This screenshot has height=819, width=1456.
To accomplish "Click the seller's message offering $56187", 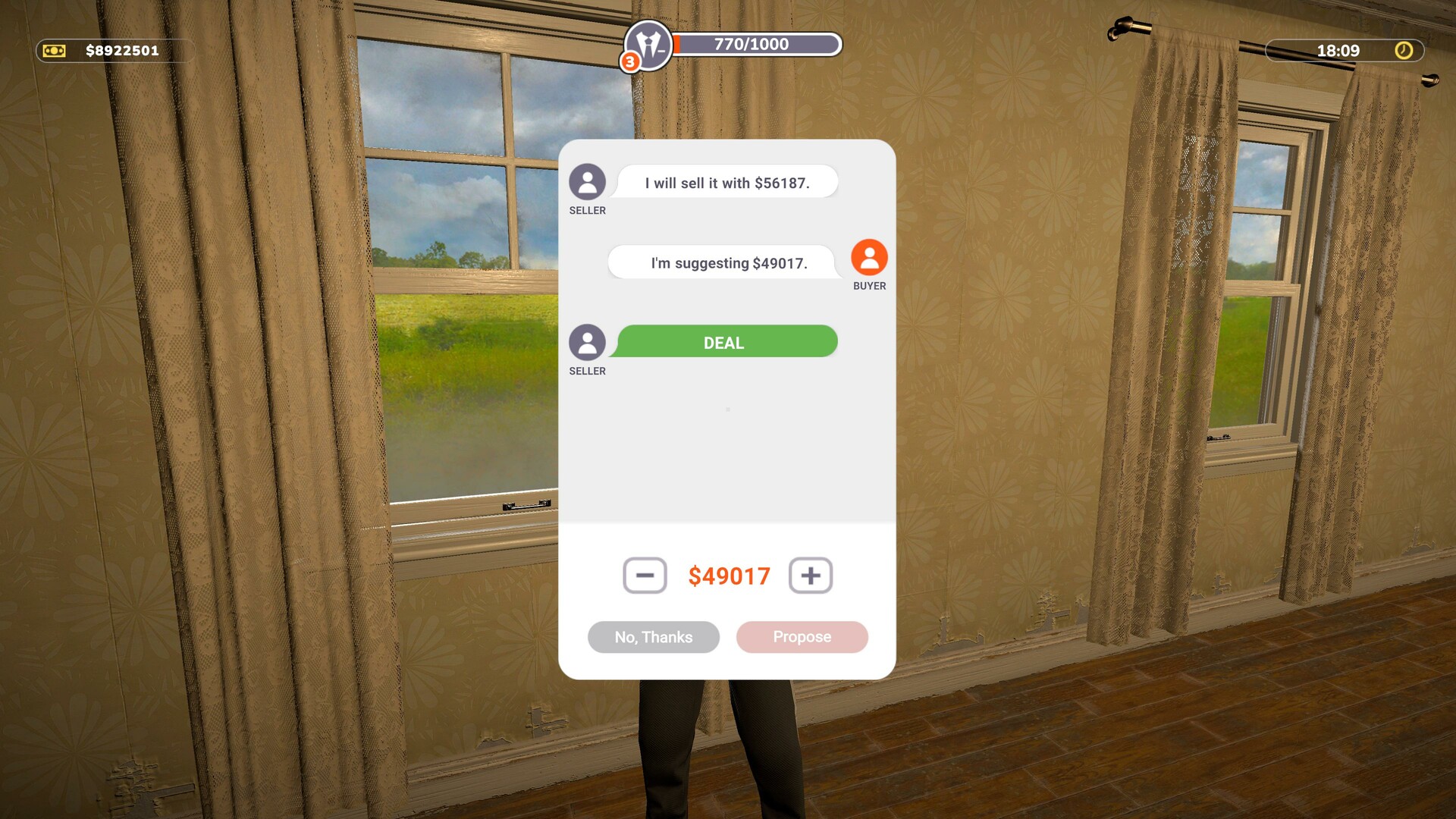I will 727,181.
